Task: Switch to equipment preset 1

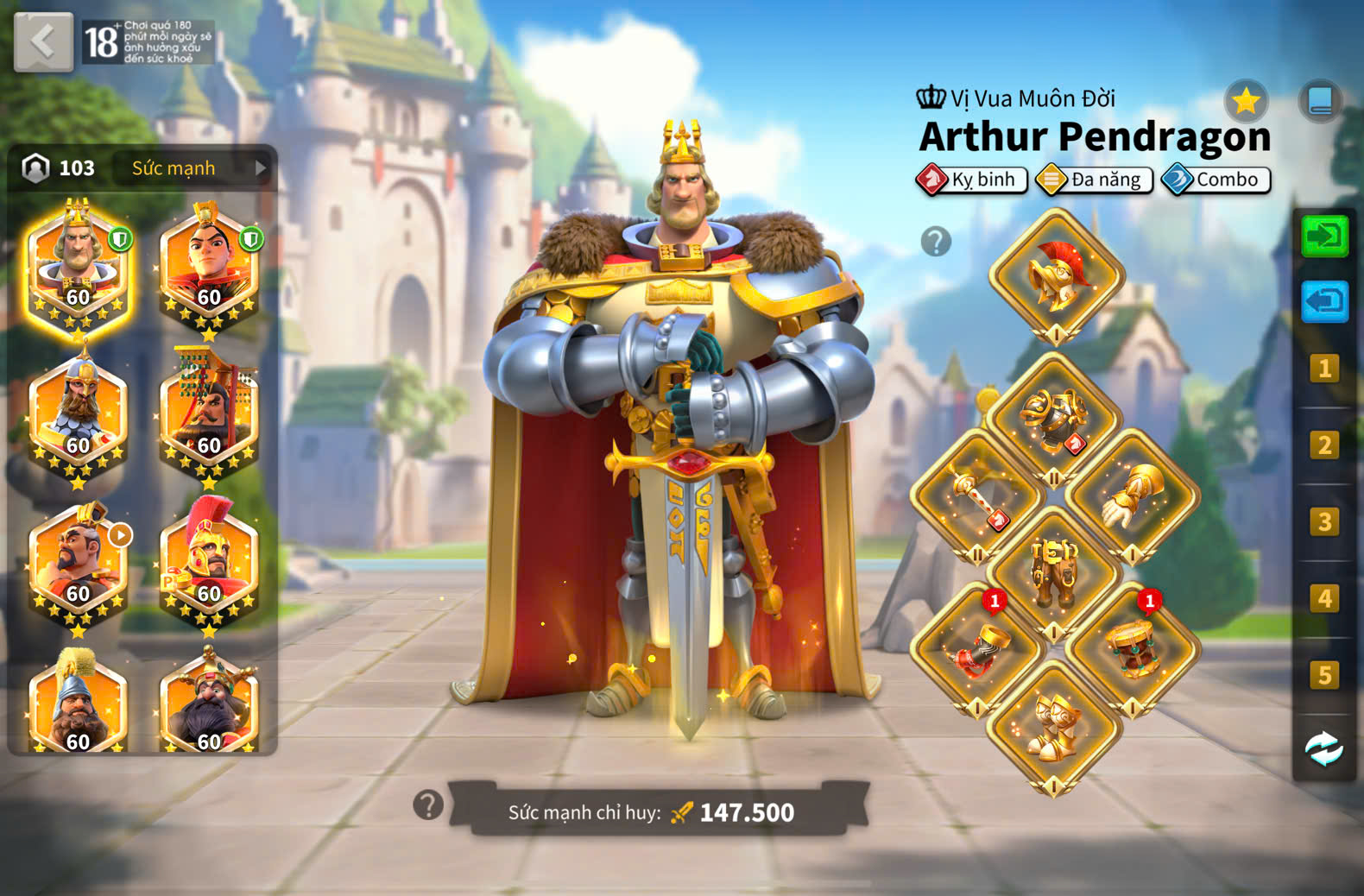Action: point(1324,369)
